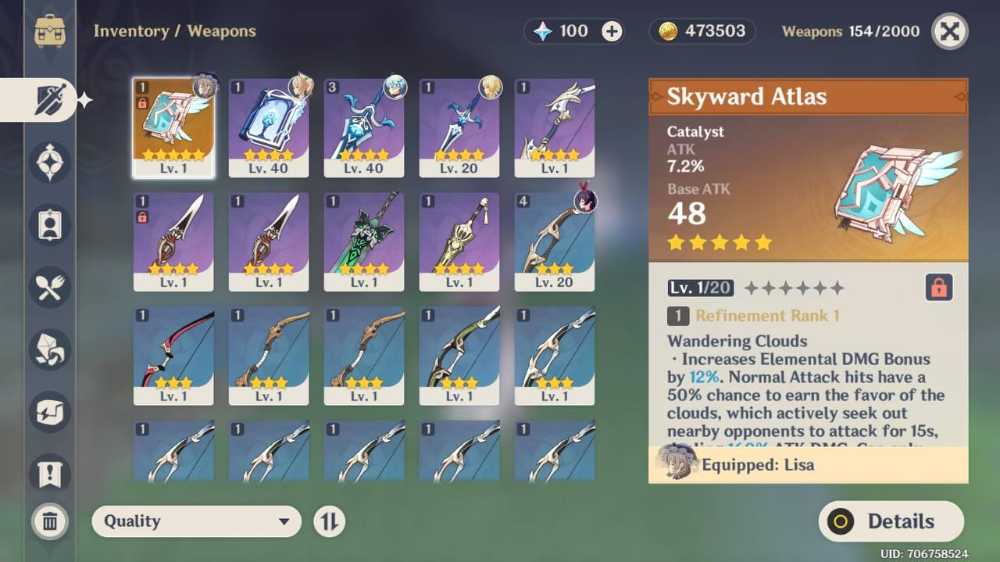Close the inventory screen

[x=949, y=31]
